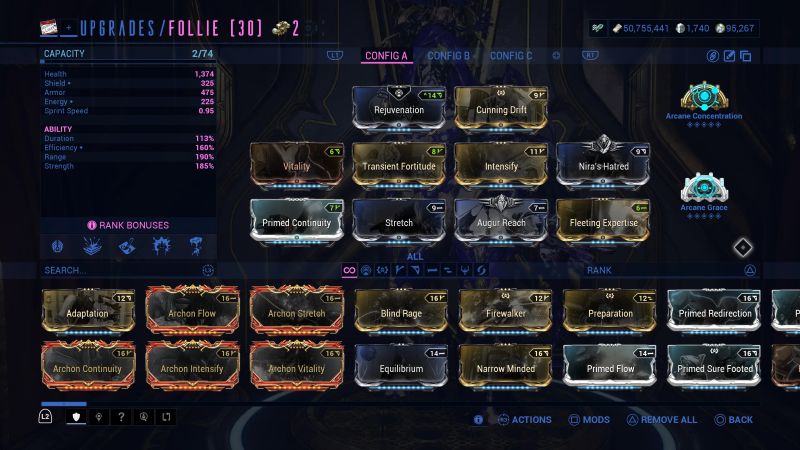Select the equipped Rejuvenation aura mod
This screenshot has height=450, width=800.
399,108
